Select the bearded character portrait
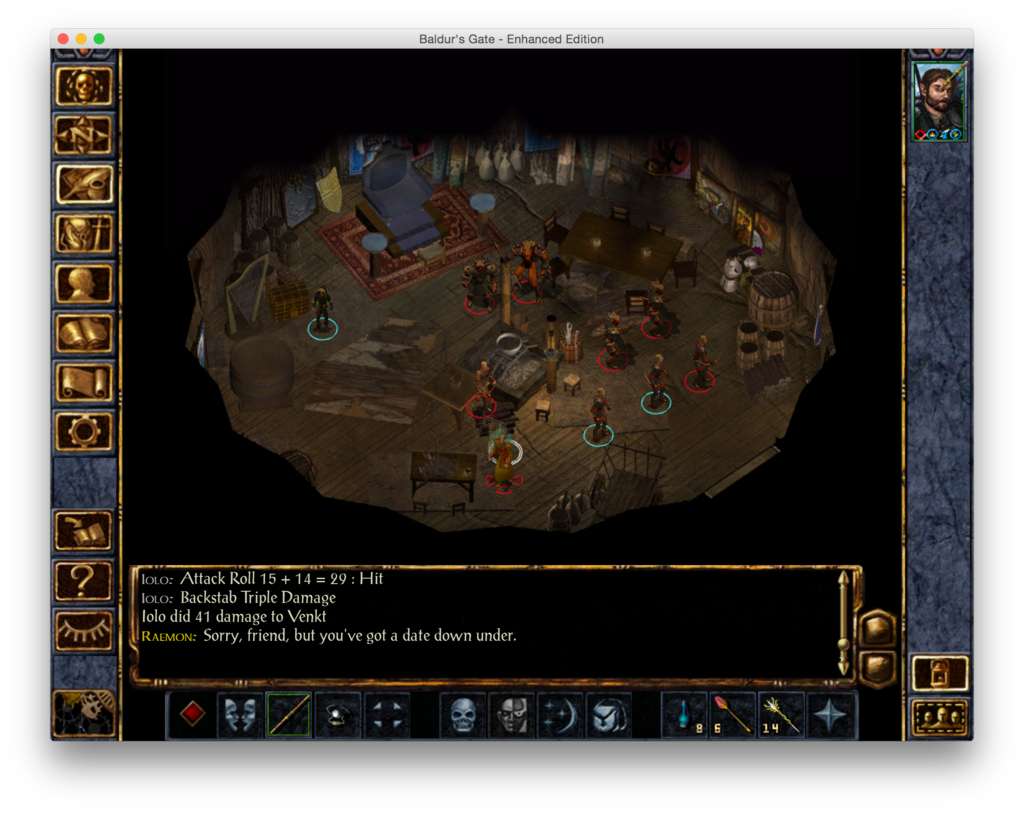 pyautogui.click(x=939, y=103)
